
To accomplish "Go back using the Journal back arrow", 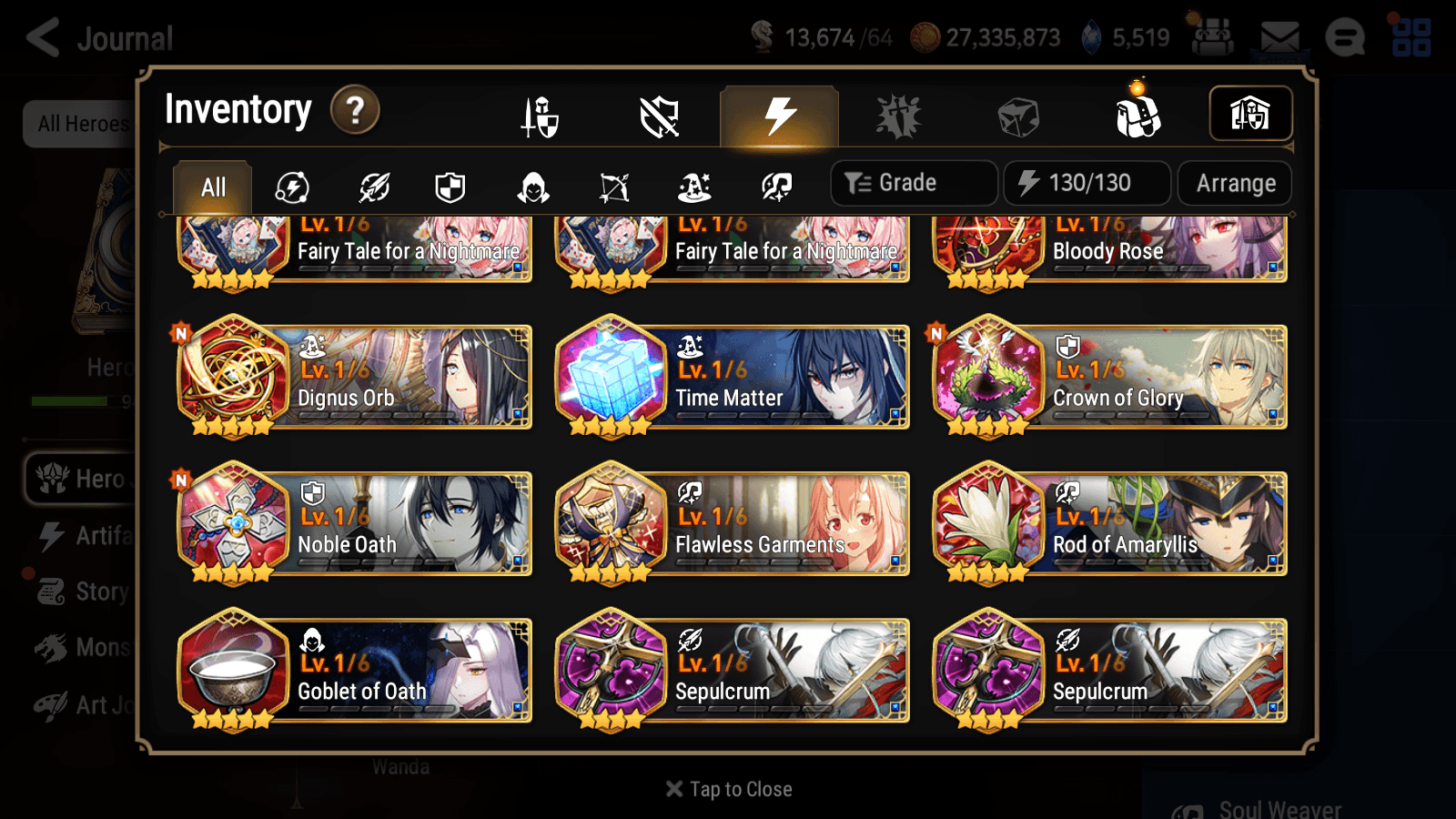I will [43, 37].
